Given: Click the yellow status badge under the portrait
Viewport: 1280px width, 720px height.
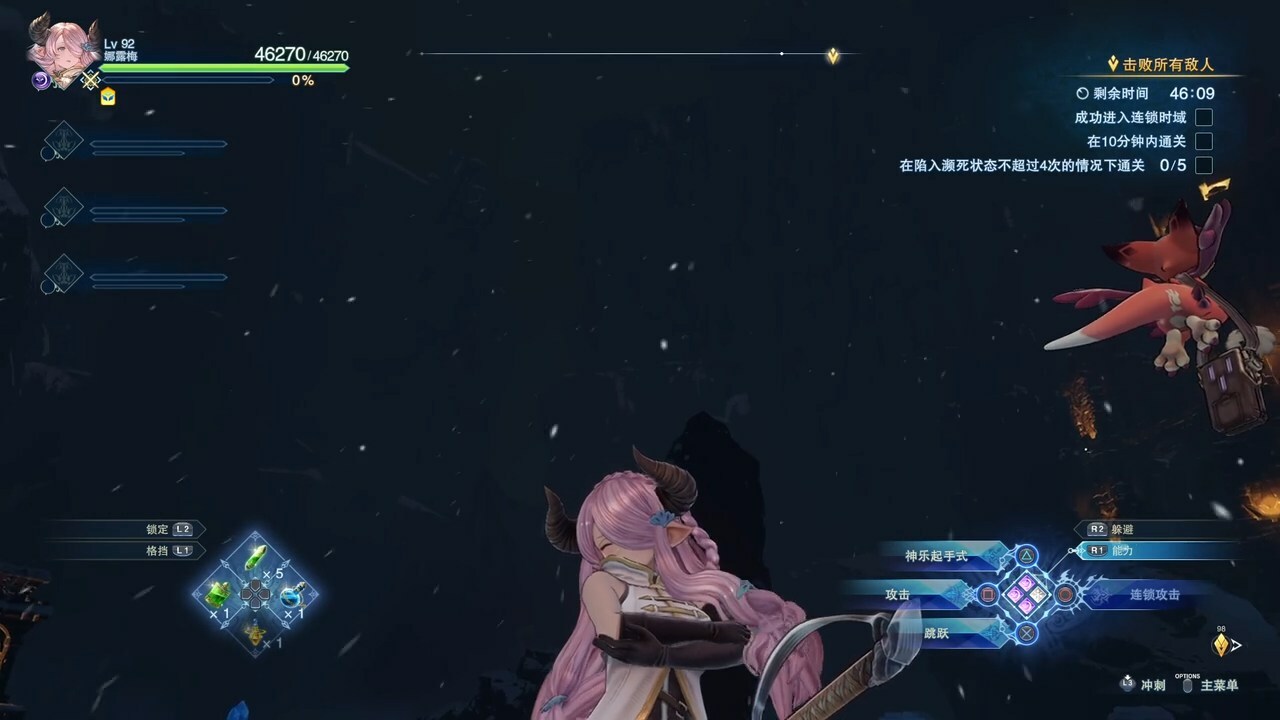Looking at the screenshot, I should click(108, 96).
